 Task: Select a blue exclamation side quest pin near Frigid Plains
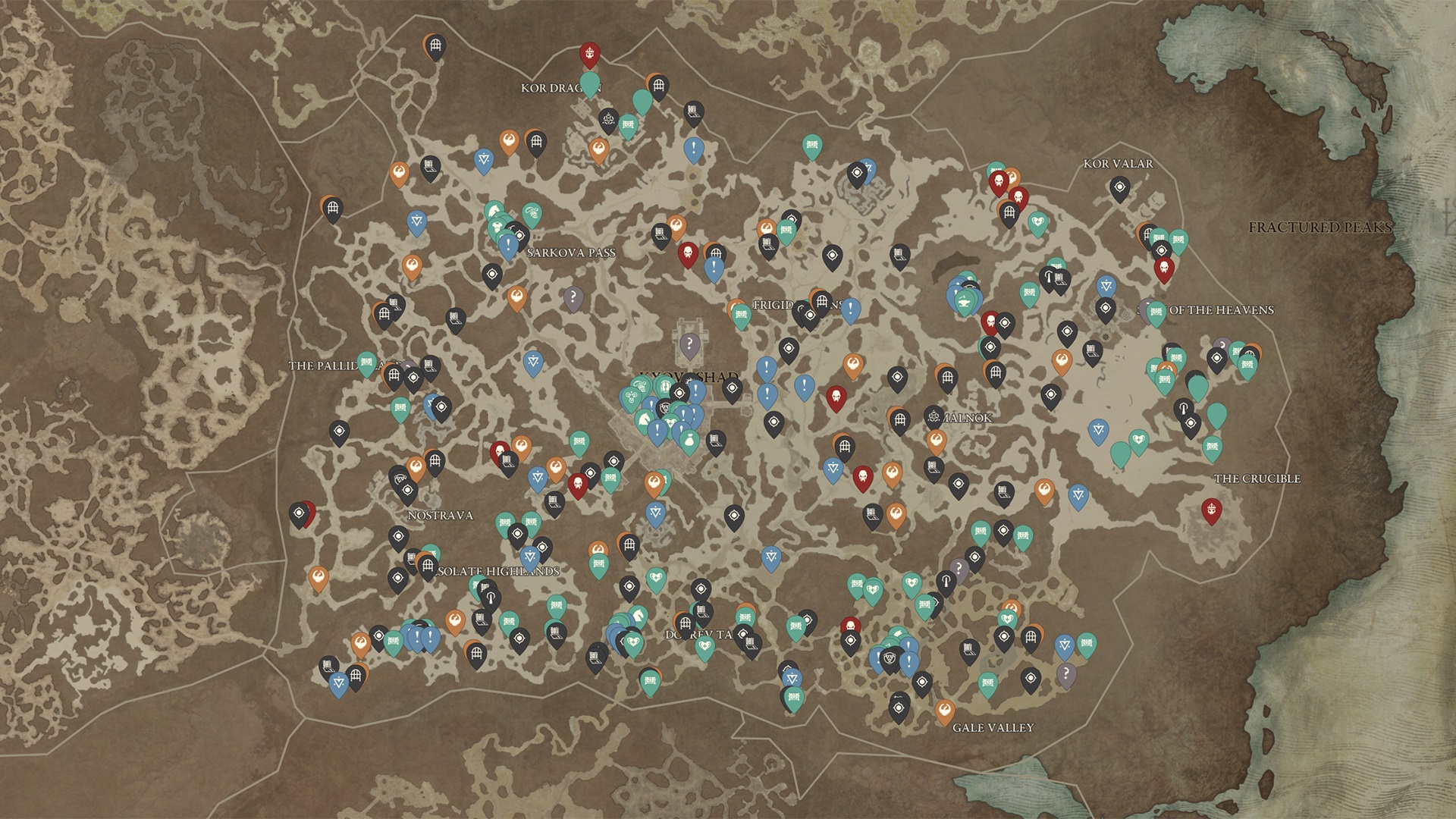(849, 307)
